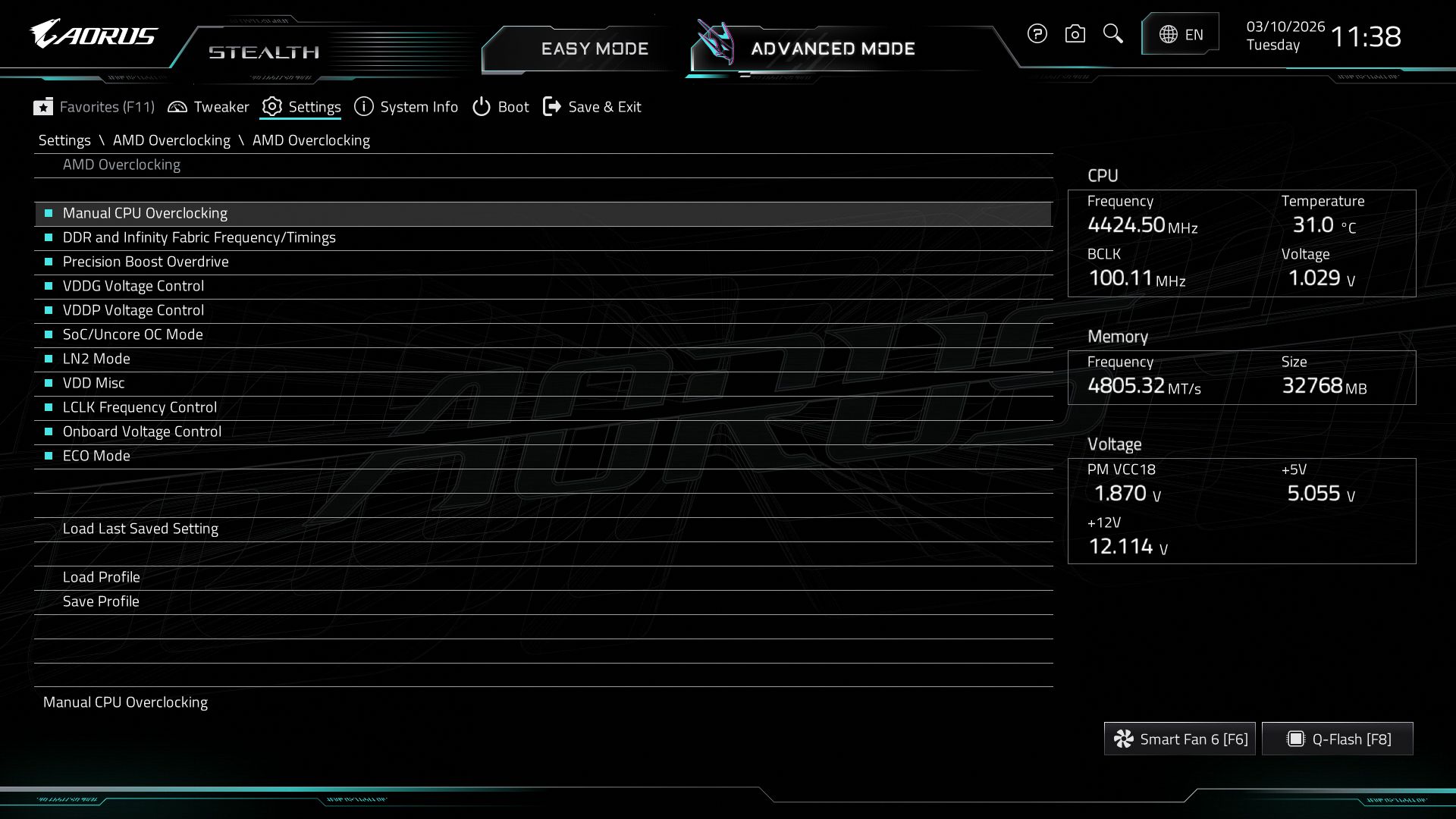Select the Favorites star icon

click(x=44, y=107)
